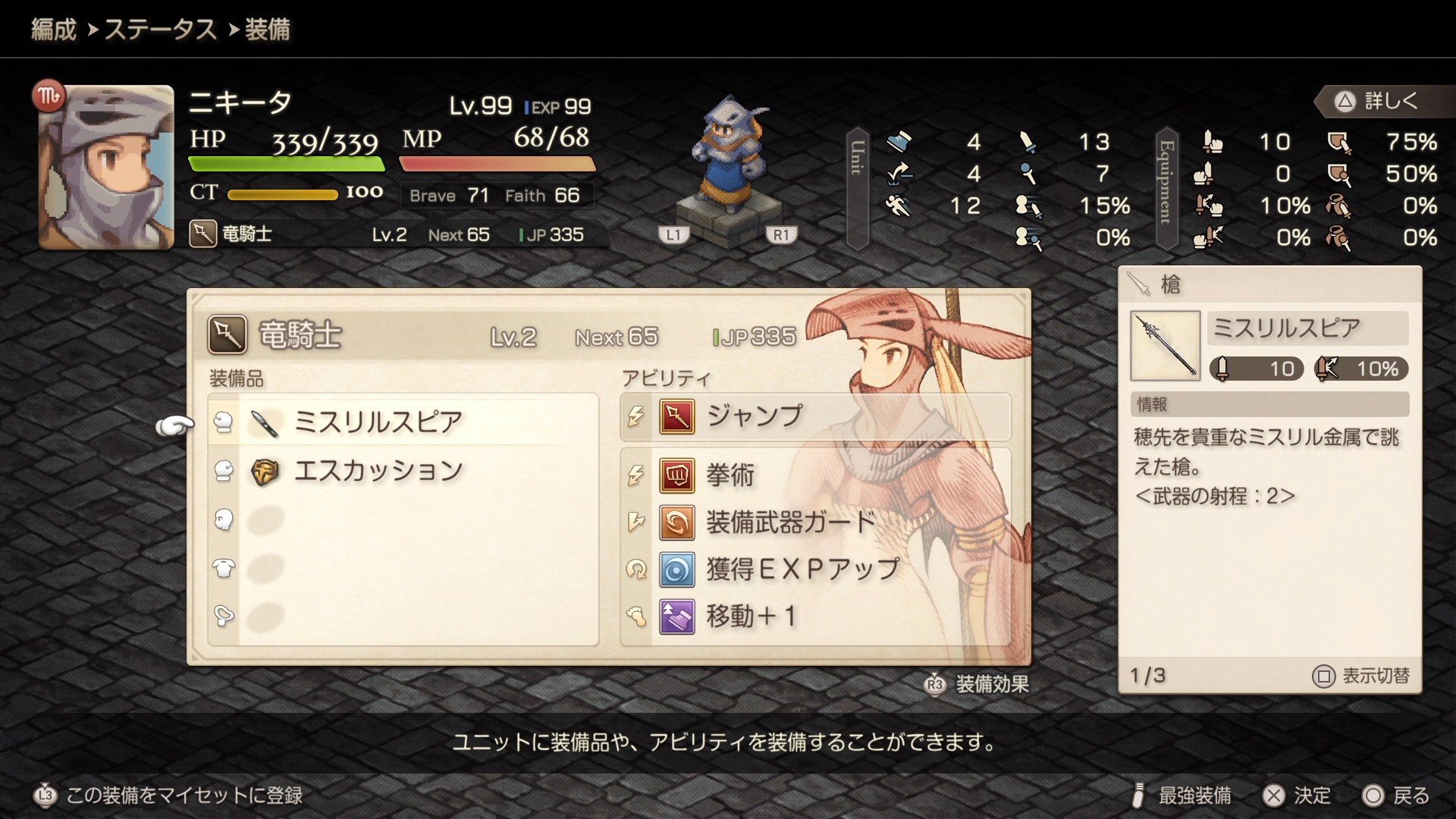
Task: Click the ニキータ character portrait
Action: point(106,167)
